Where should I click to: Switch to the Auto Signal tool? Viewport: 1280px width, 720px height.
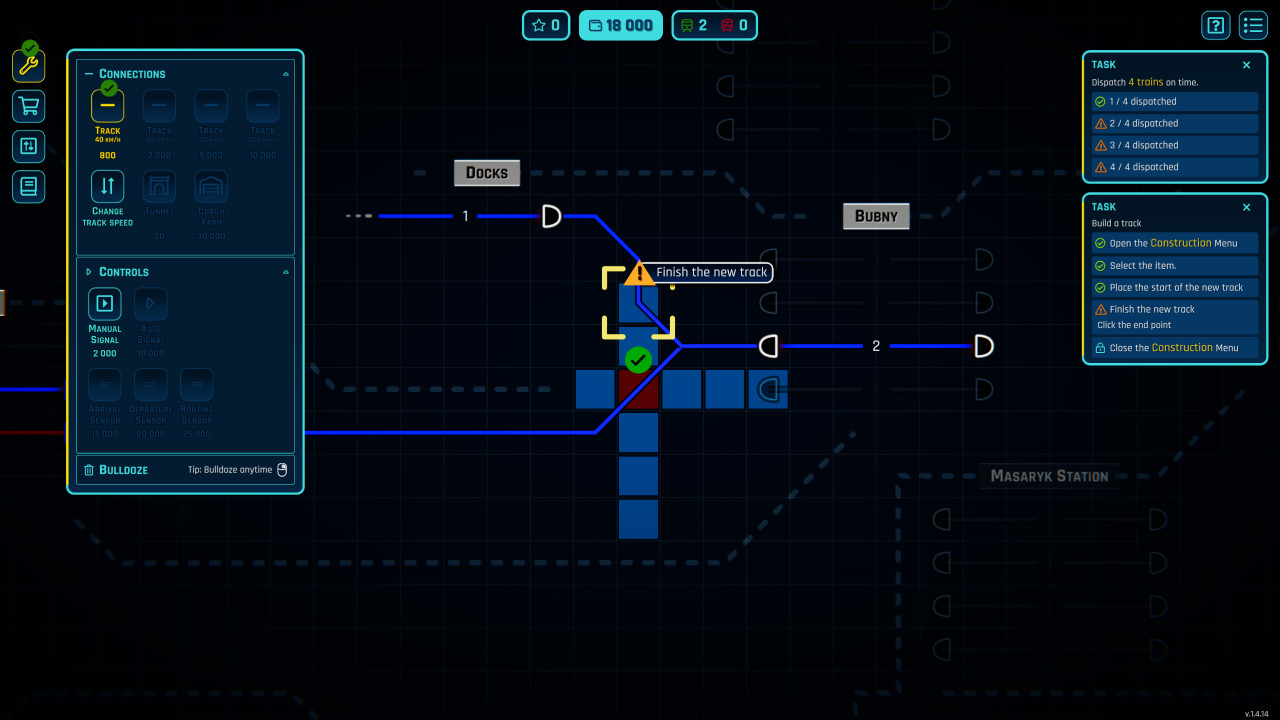150,302
